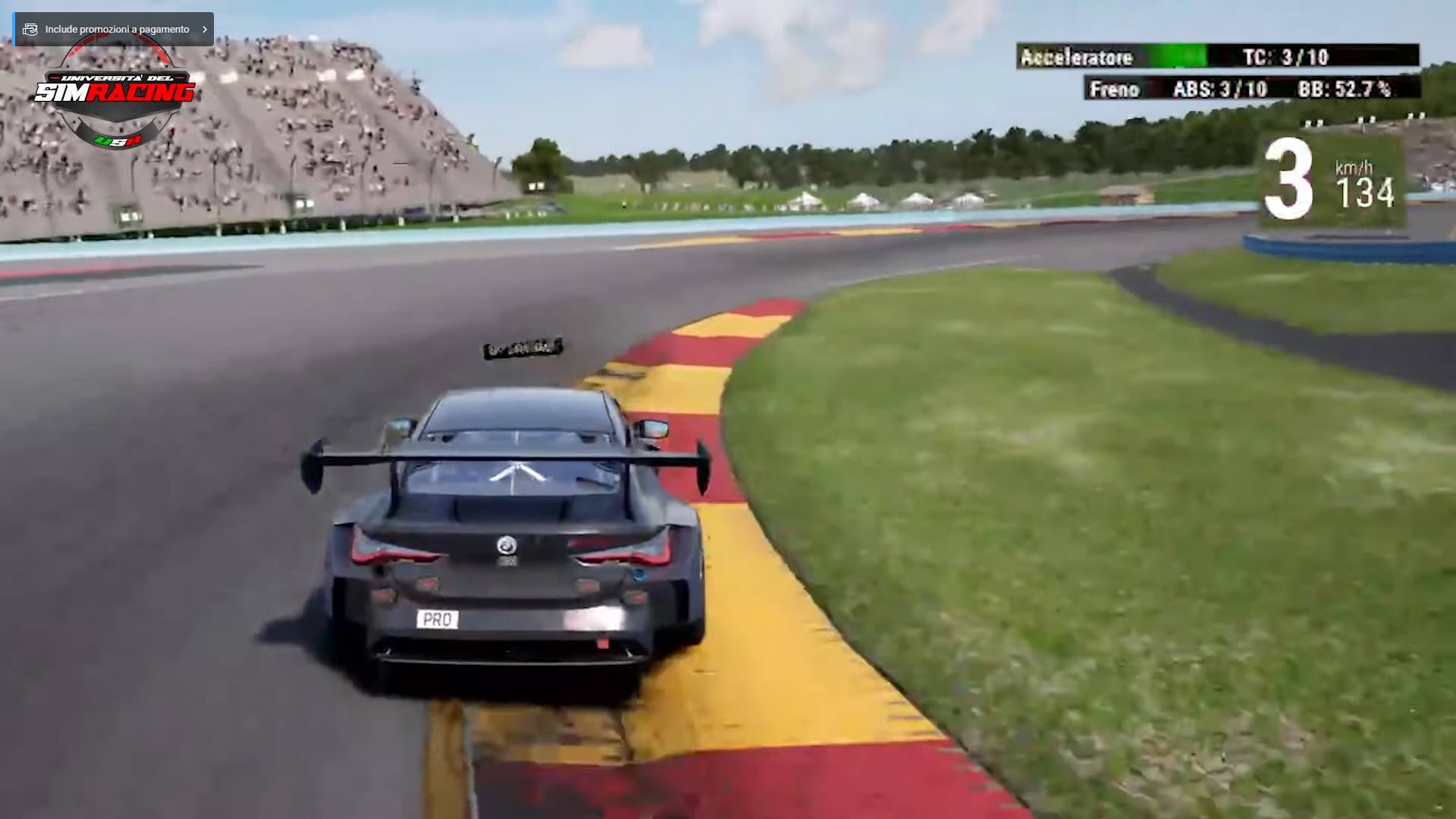Click the gear indicator showing 3

click(1288, 175)
